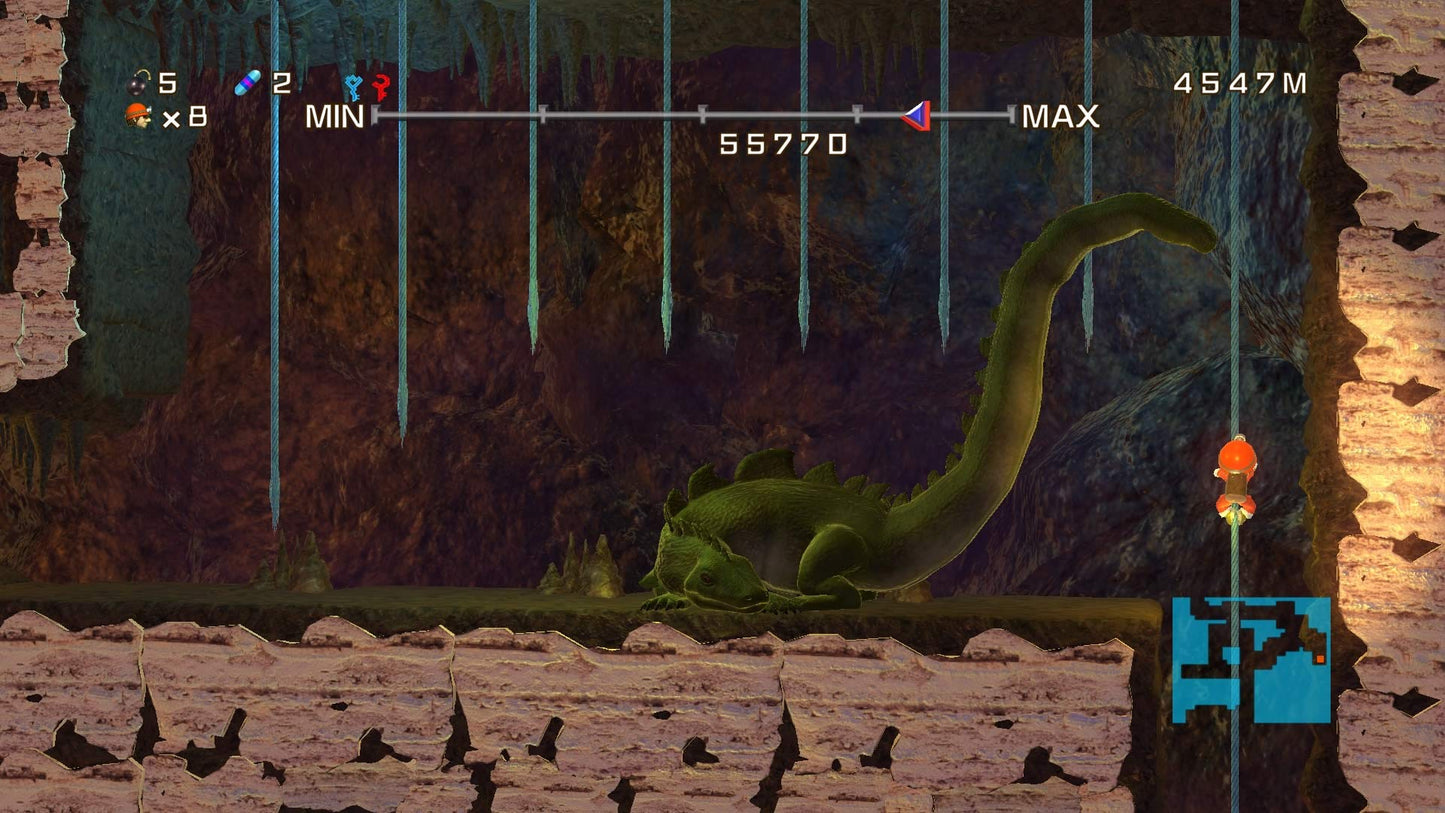Select the energy capsule icon
1445x813 pixels.
pos(249,83)
